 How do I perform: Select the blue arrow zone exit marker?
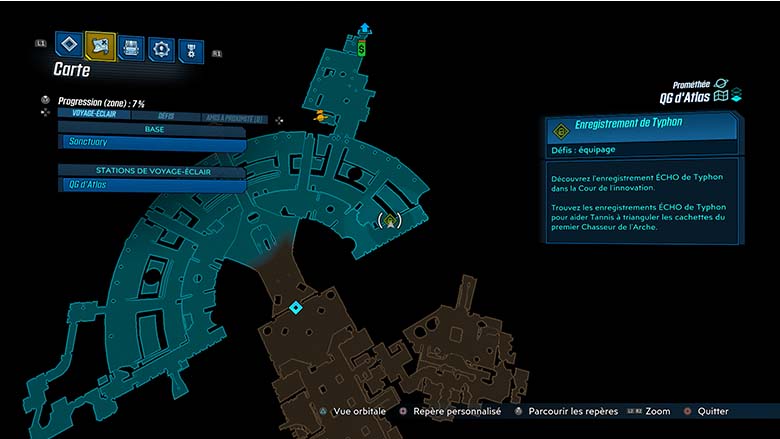click(x=364, y=29)
